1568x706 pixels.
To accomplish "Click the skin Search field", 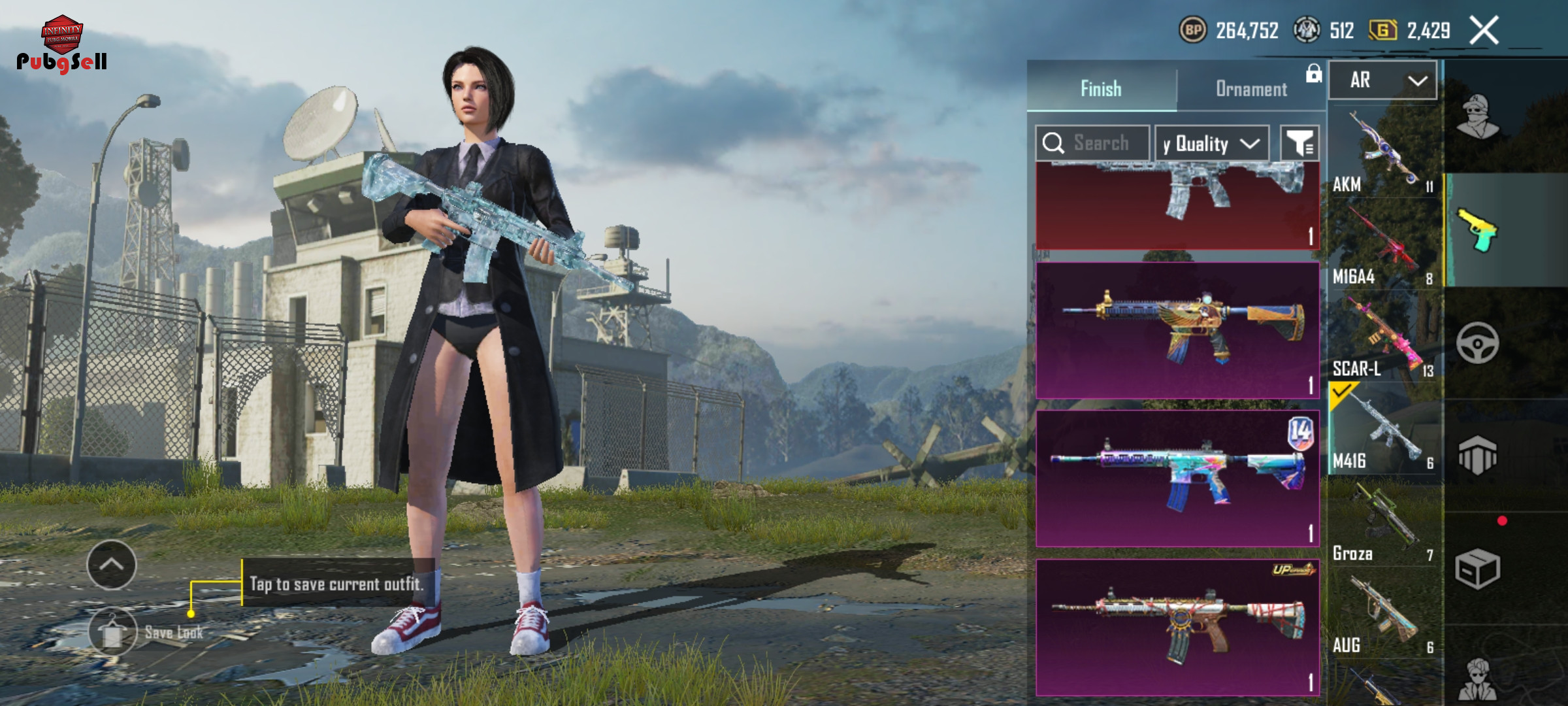I will pyautogui.click(x=1100, y=143).
